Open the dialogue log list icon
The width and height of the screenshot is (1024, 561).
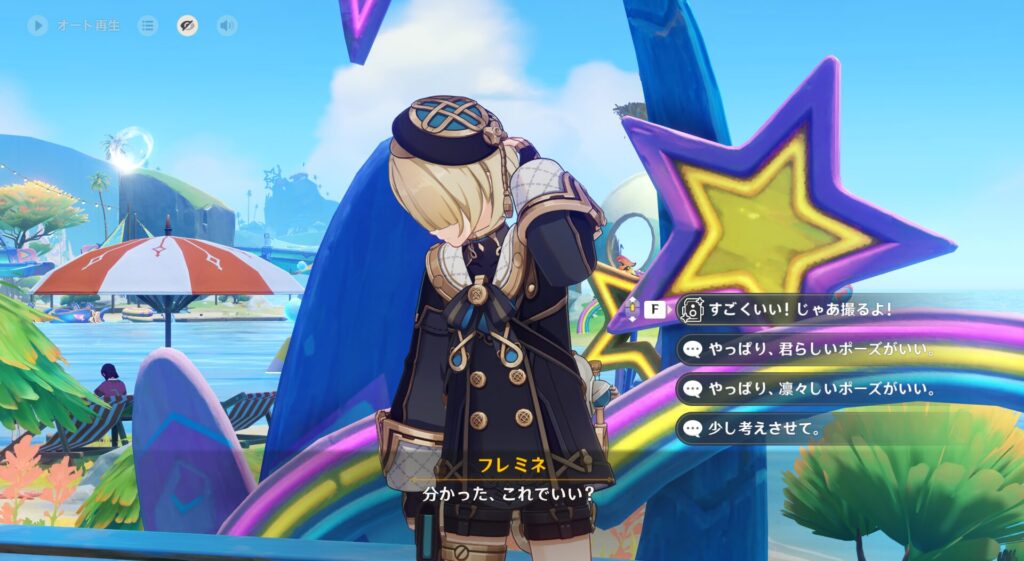coord(148,26)
